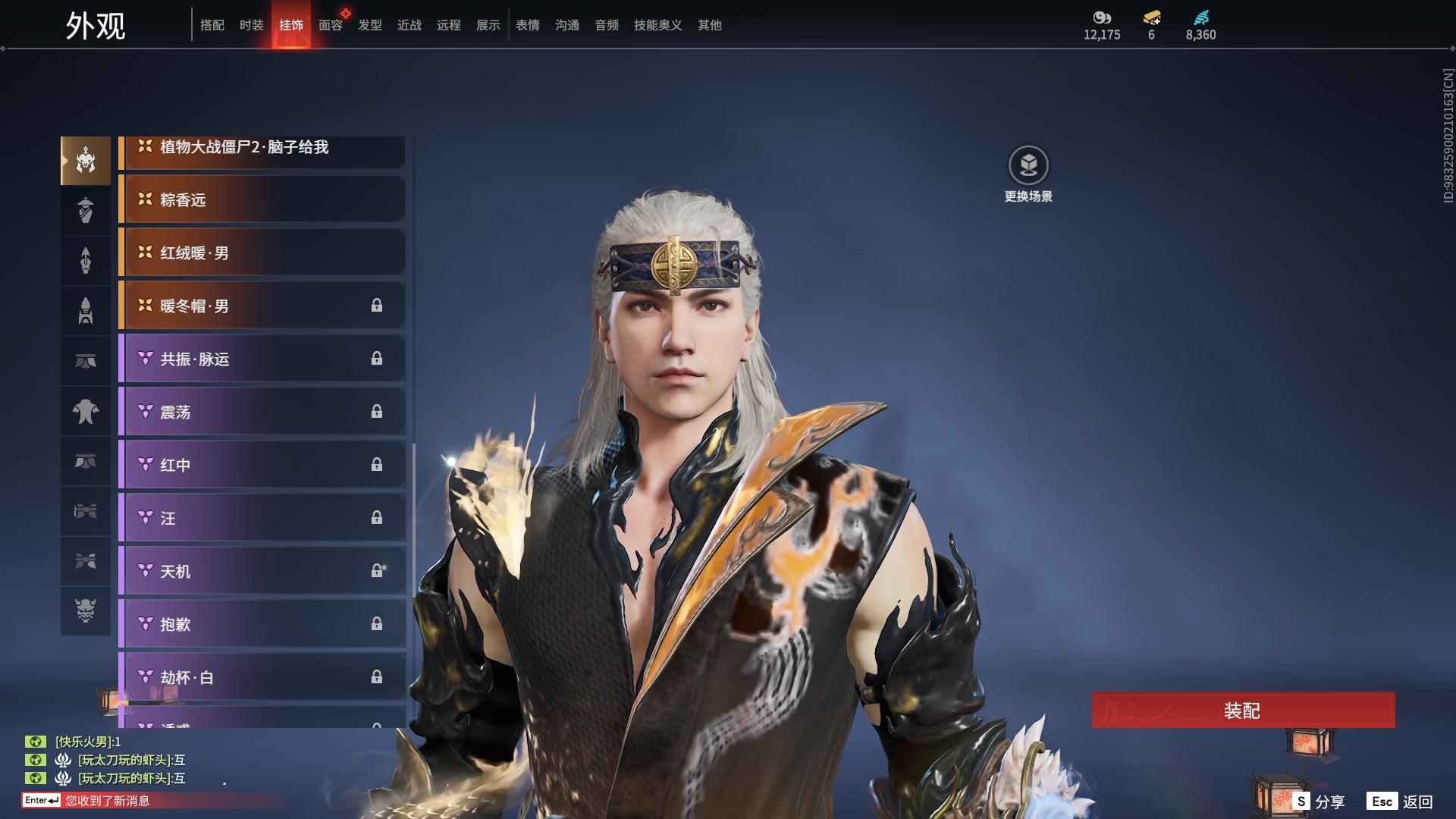Screen dimensions: 1456x819
Task: Show the 表情 tab
Action: [x=528, y=25]
